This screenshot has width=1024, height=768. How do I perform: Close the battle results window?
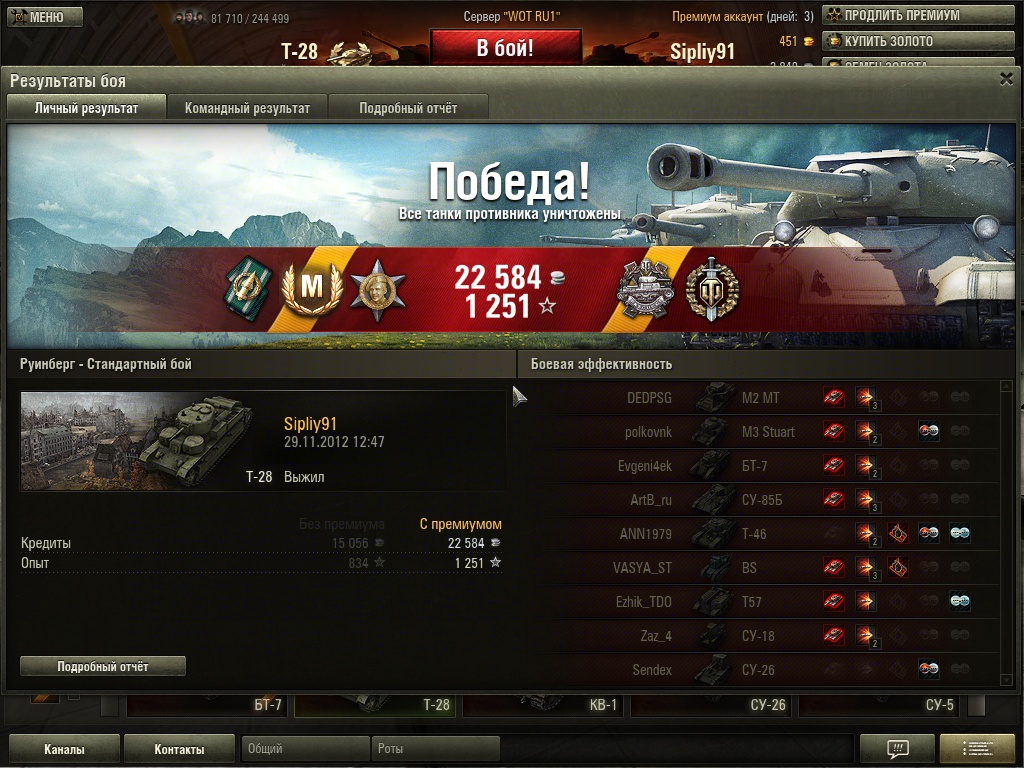click(x=1006, y=79)
